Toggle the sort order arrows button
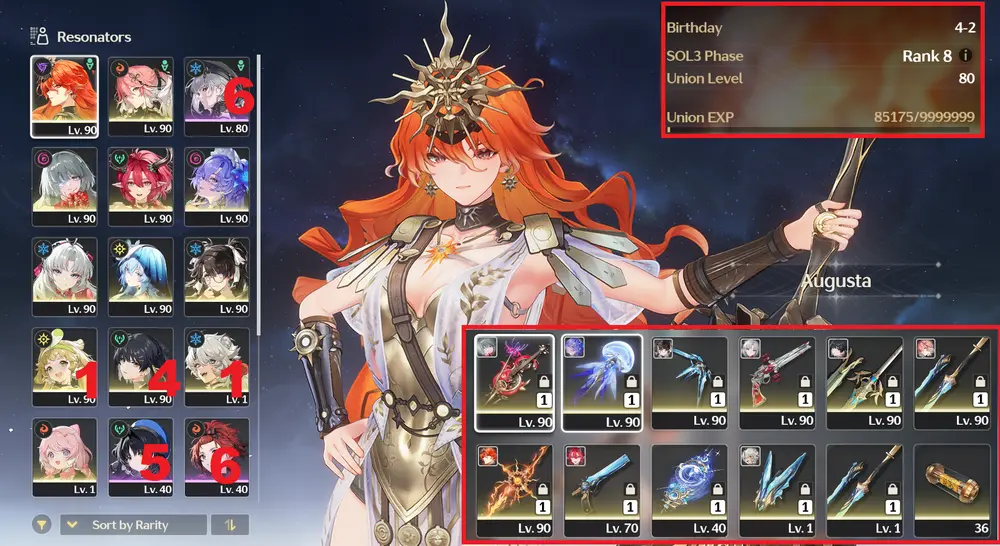 pyautogui.click(x=230, y=525)
